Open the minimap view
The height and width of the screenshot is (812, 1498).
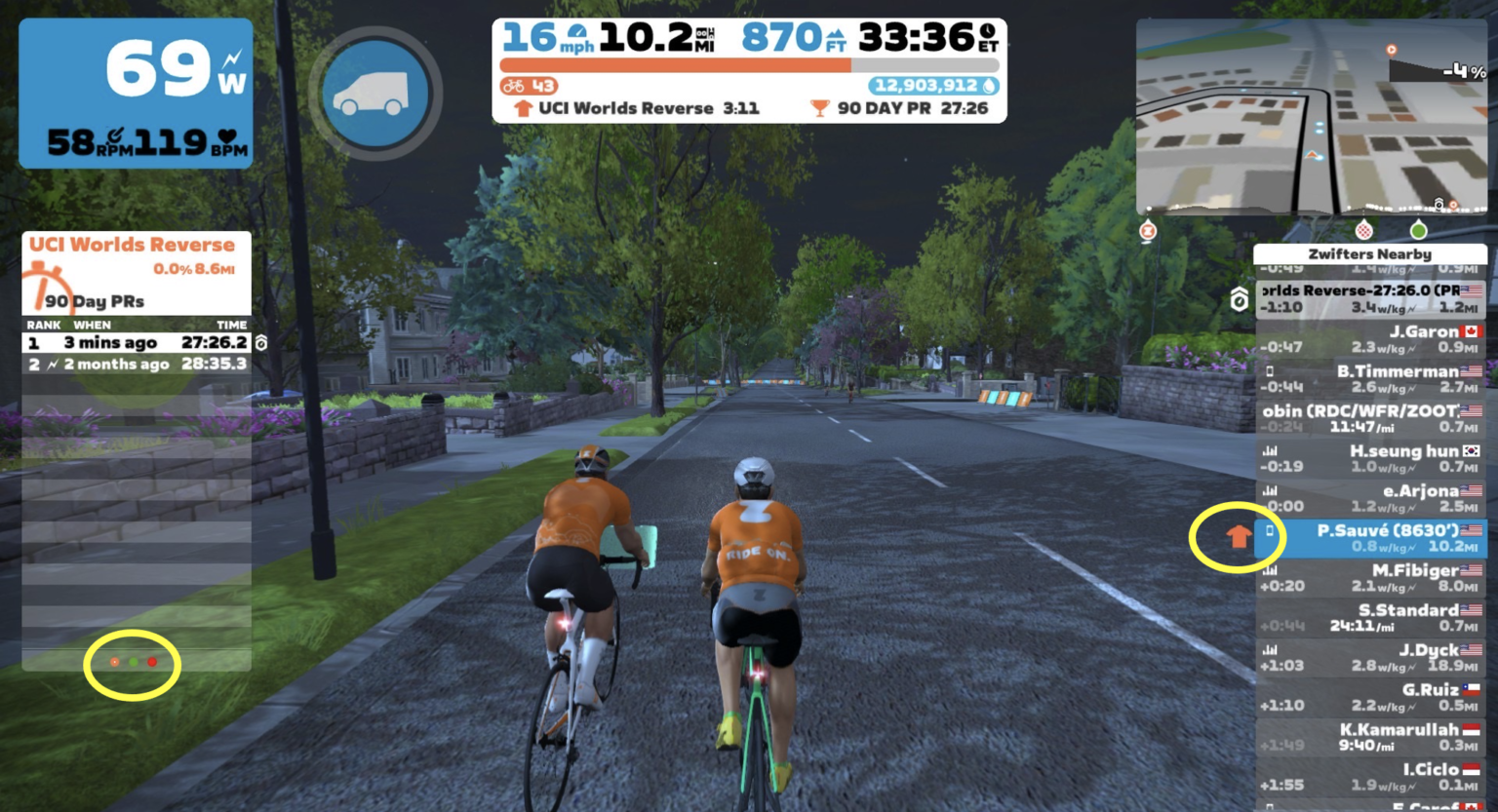(1311, 117)
